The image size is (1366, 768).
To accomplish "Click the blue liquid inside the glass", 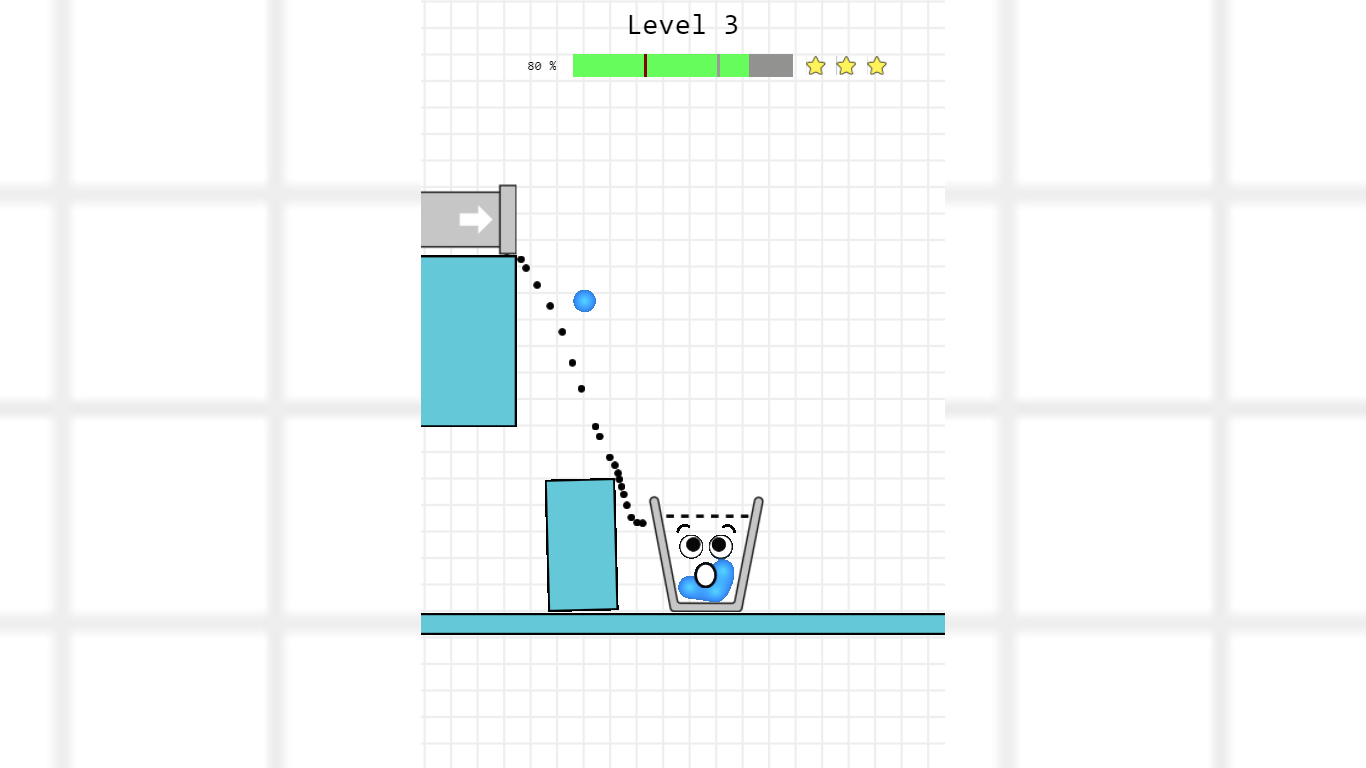I will [705, 590].
